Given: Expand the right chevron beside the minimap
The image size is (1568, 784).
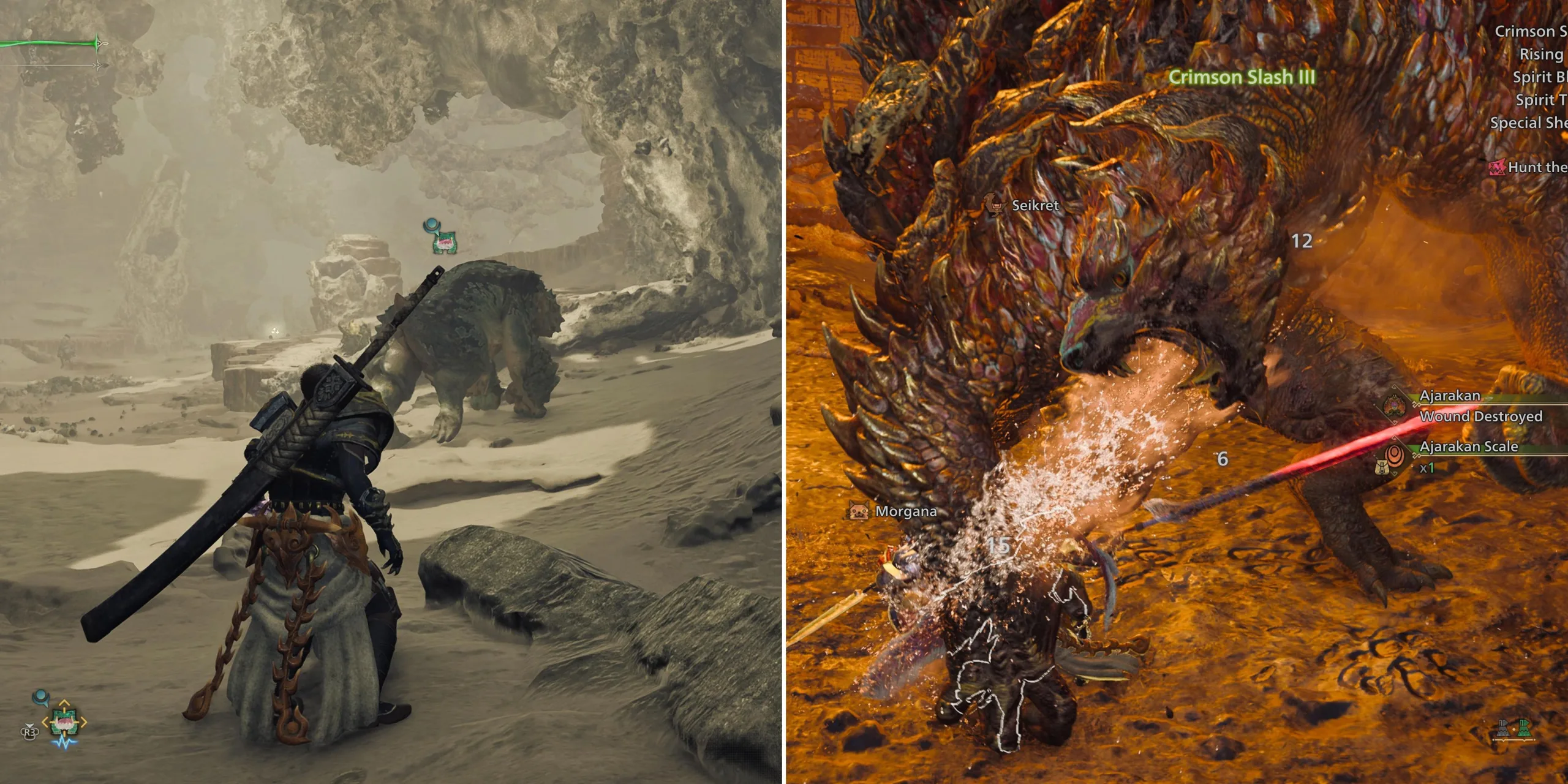Looking at the screenshot, I should pyautogui.click(x=85, y=723).
